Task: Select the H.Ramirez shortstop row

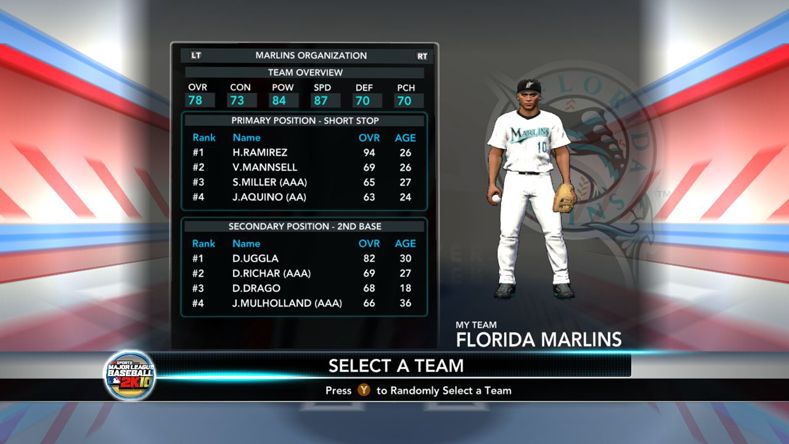Action: pyautogui.click(x=304, y=152)
